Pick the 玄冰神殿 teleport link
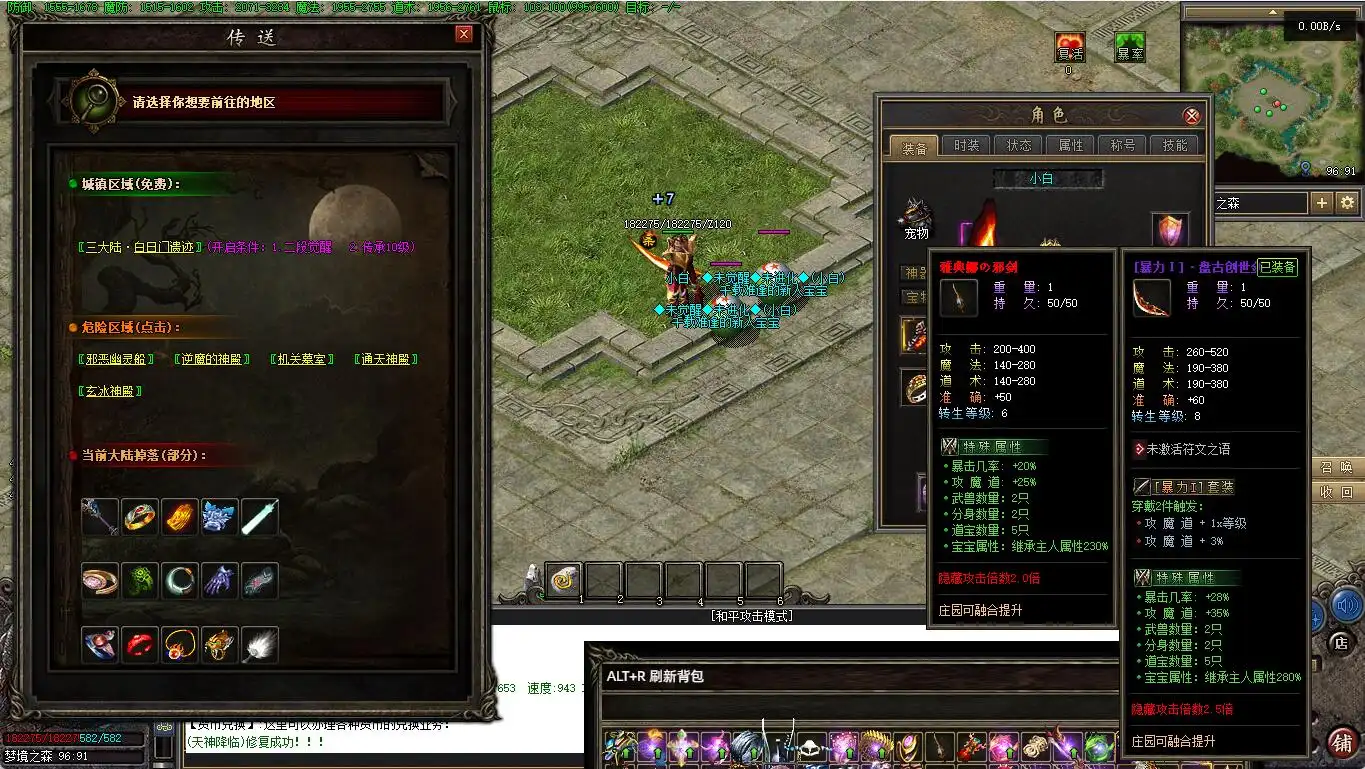 (110, 391)
